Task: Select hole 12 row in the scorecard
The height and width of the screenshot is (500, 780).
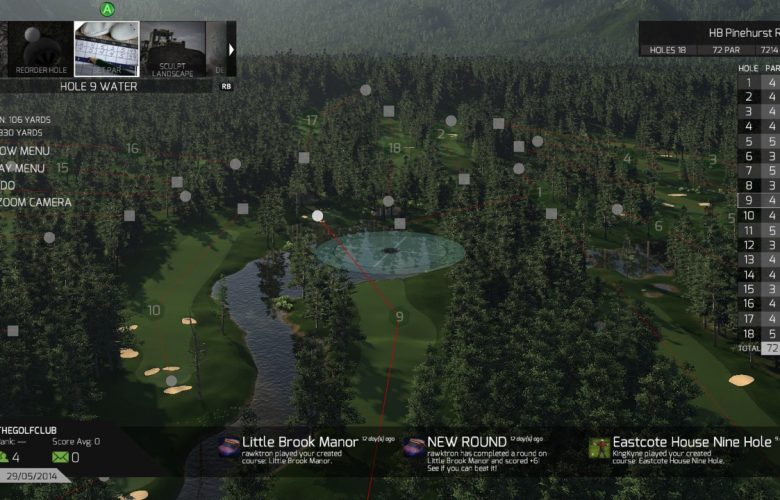Action: pyautogui.click(x=749, y=245)
